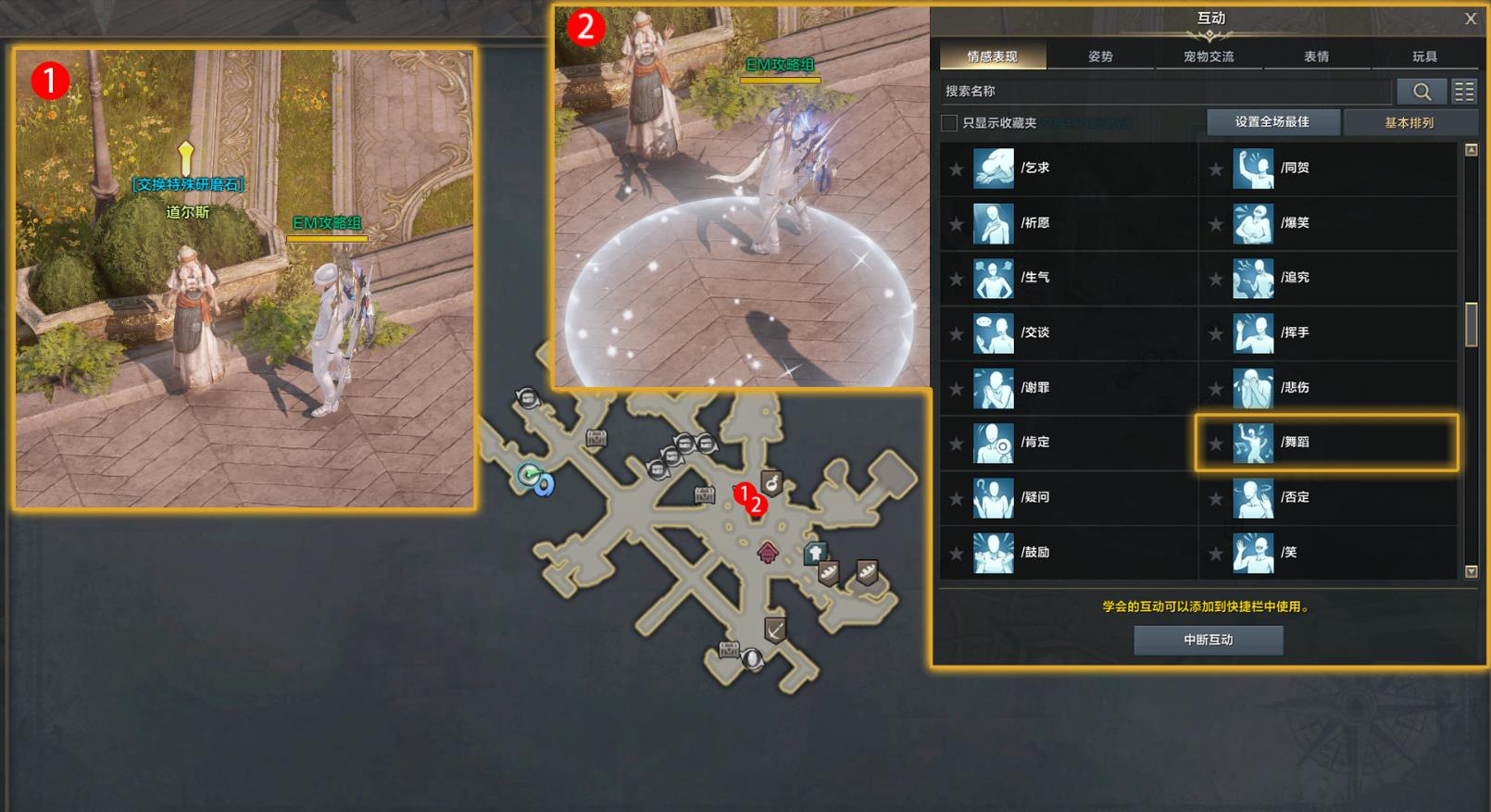Click the 搜索名称 search field

coord(1165,91)
